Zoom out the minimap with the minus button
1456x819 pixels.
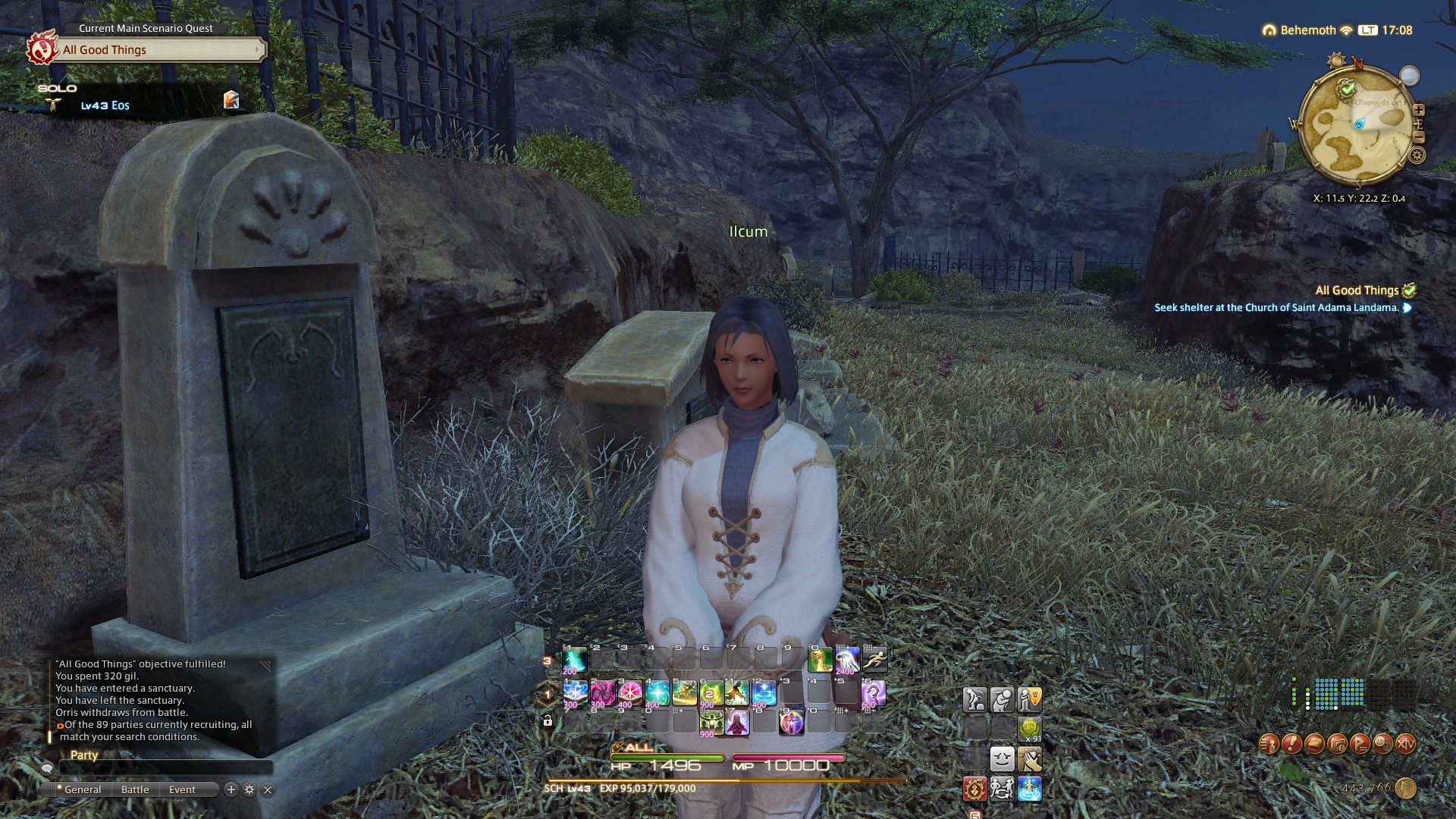pyautogui.click(x=1419, y=137)
